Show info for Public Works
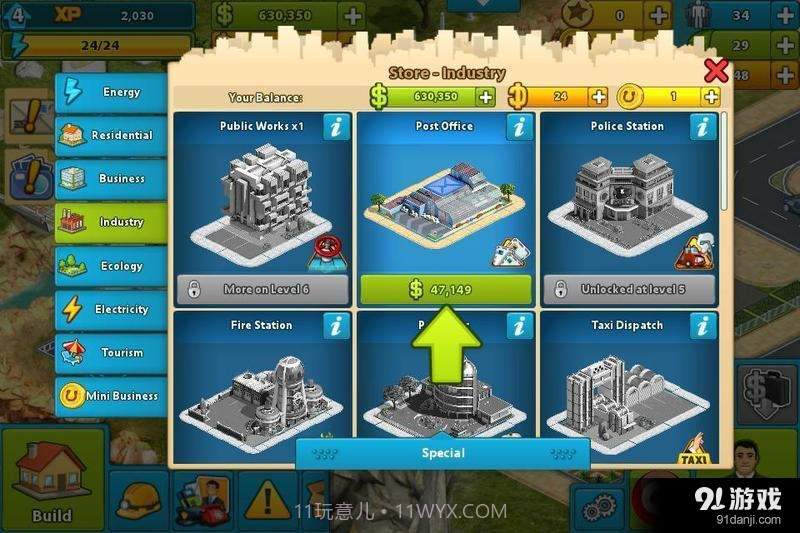The image size is (800, 533). [336, 127]
